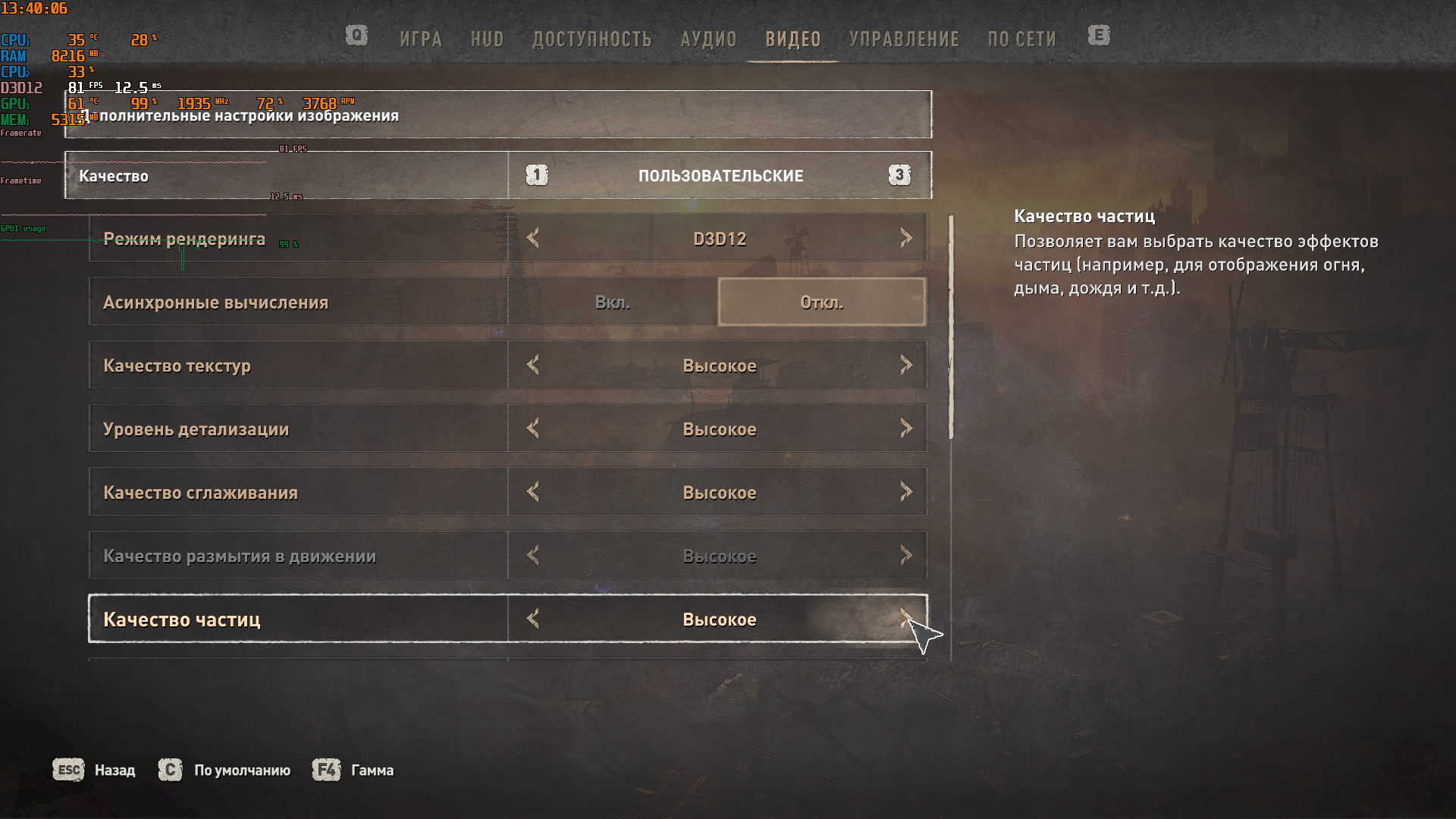Decrease Уровень детализации using left arrow
This screenshot has width=1456, height=819.
point(533,429)
